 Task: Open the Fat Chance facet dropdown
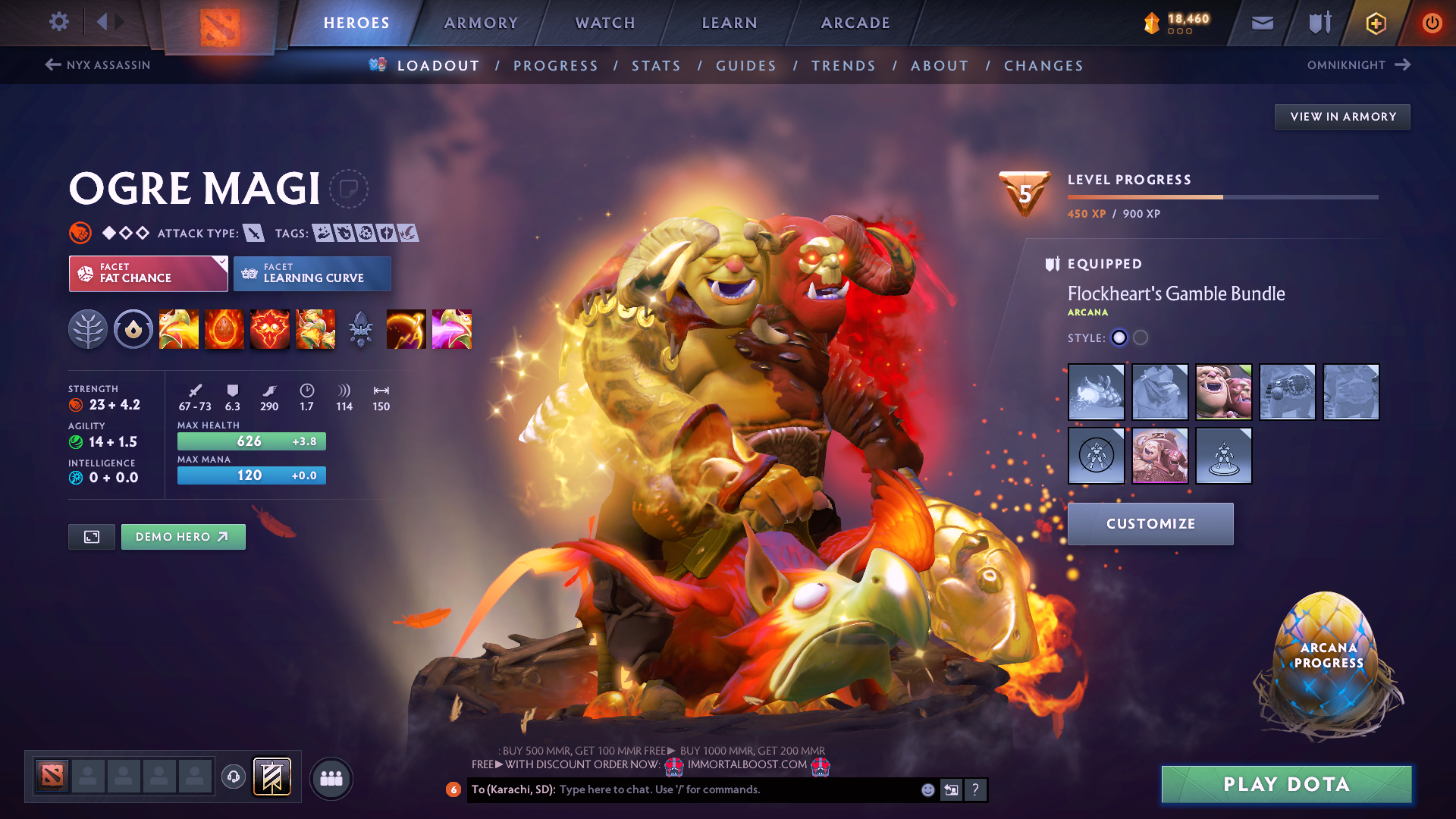tap(148, 273)
